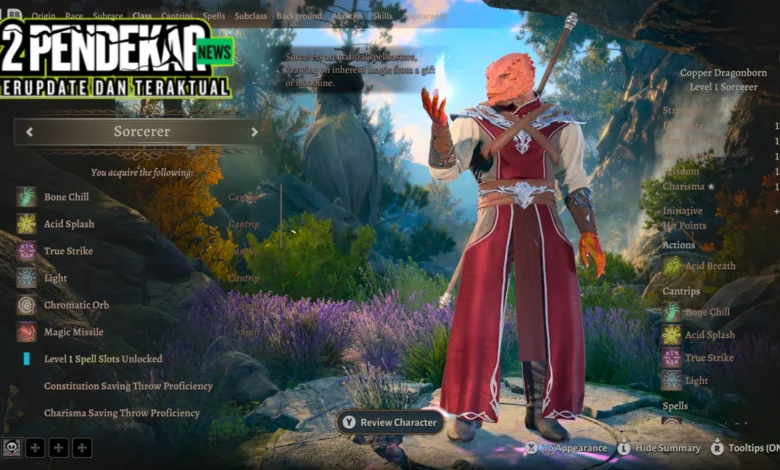Open the Race tab
This screenshot has height=470, width=780.
[76, 16]
